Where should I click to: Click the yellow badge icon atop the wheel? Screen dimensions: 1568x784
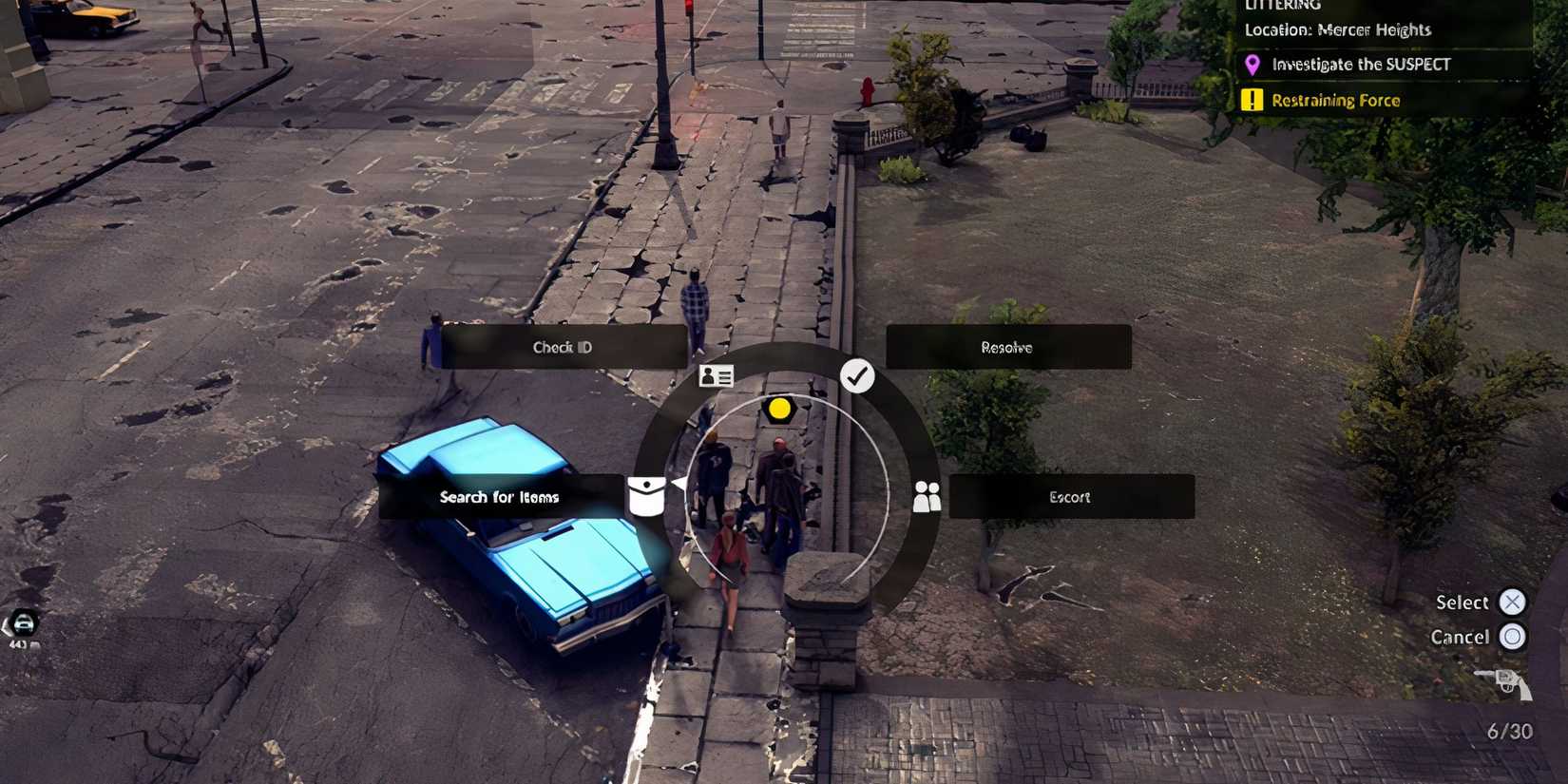pyautogui.click(x=781, y=409)
